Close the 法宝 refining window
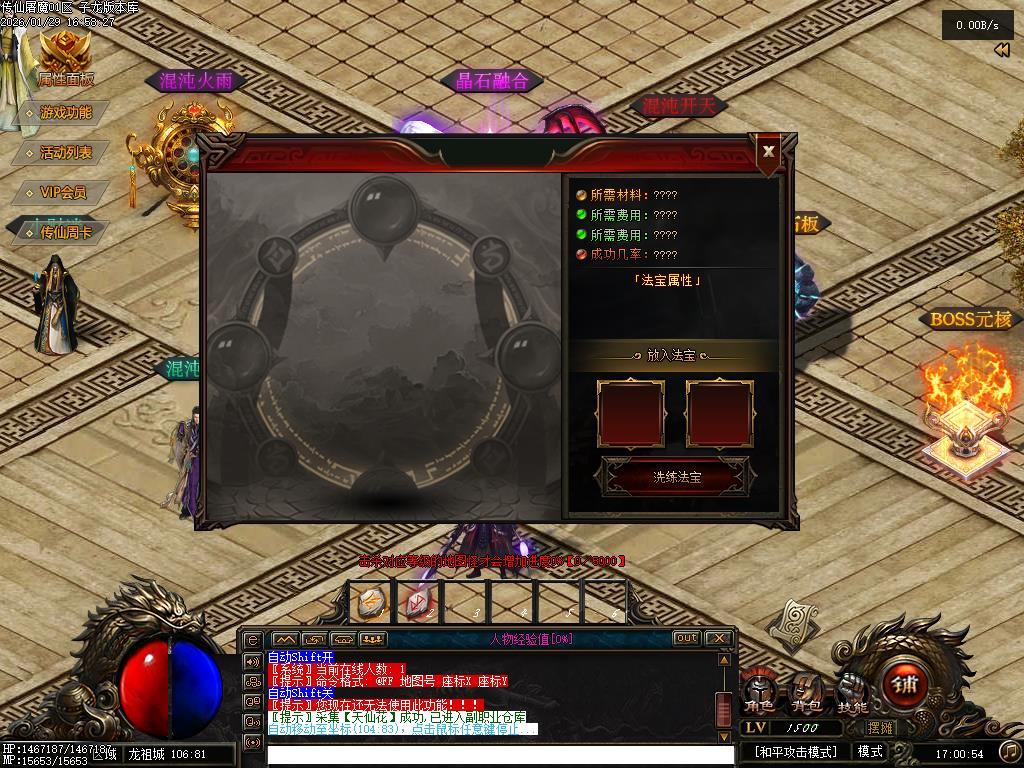Image resolution: width=1024 pixels, height=768 pixels. click(768, 152)
